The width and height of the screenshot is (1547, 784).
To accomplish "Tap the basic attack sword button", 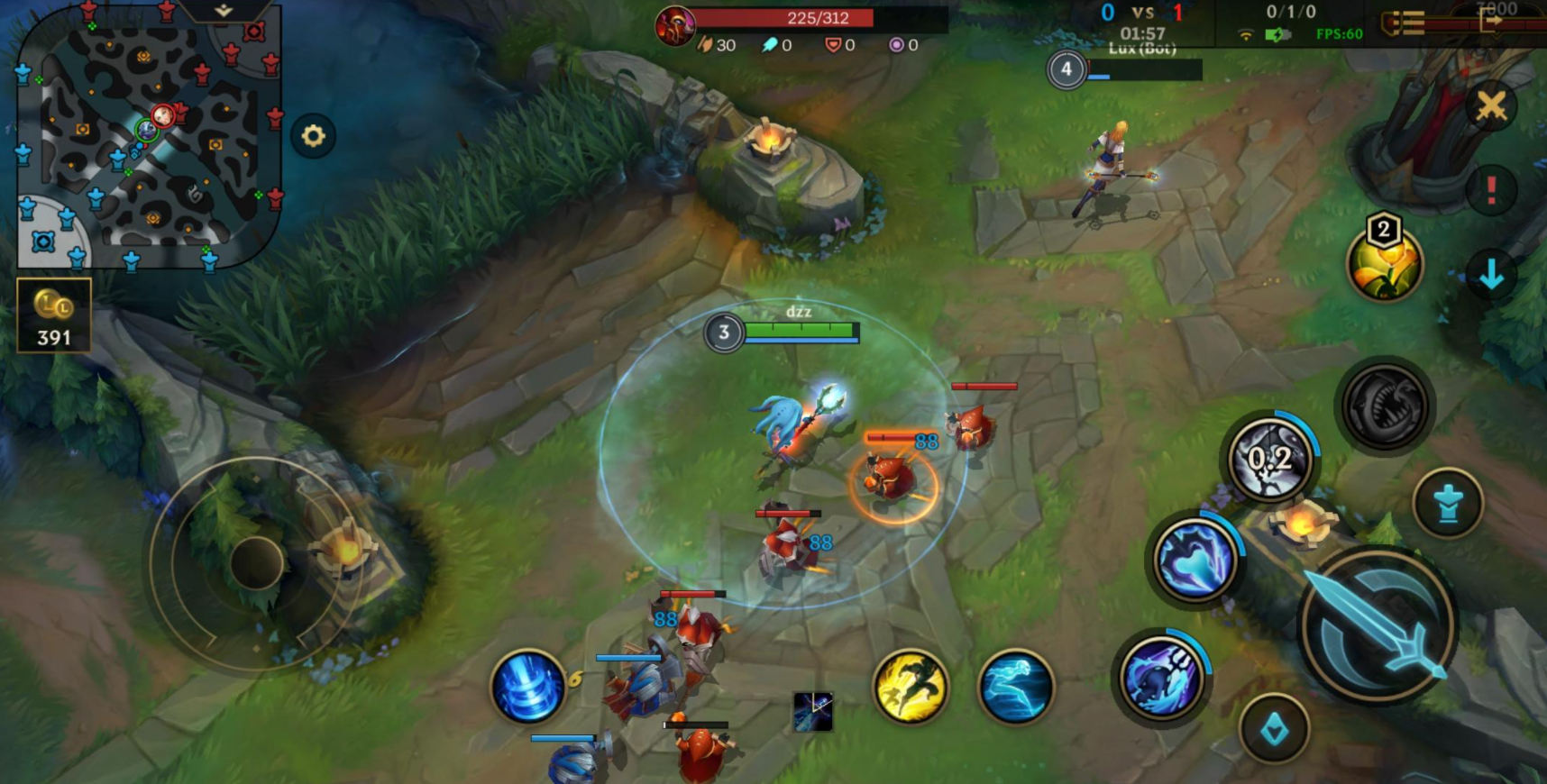I will pyautogui.click(x=1377, y=626).
